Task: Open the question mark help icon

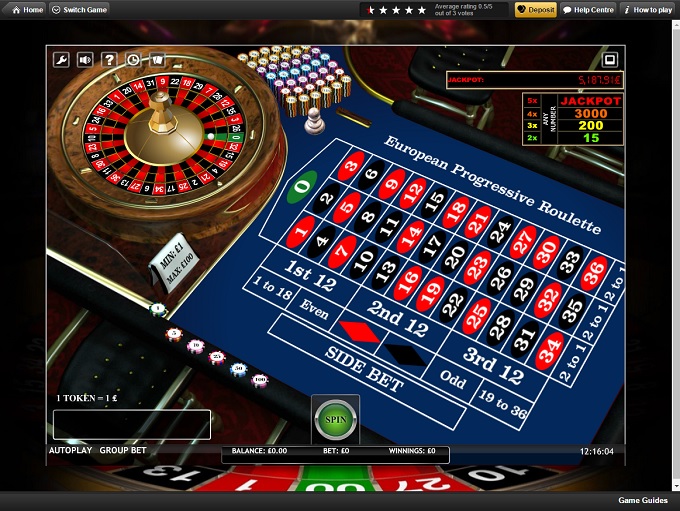Action: coord(109,60)
